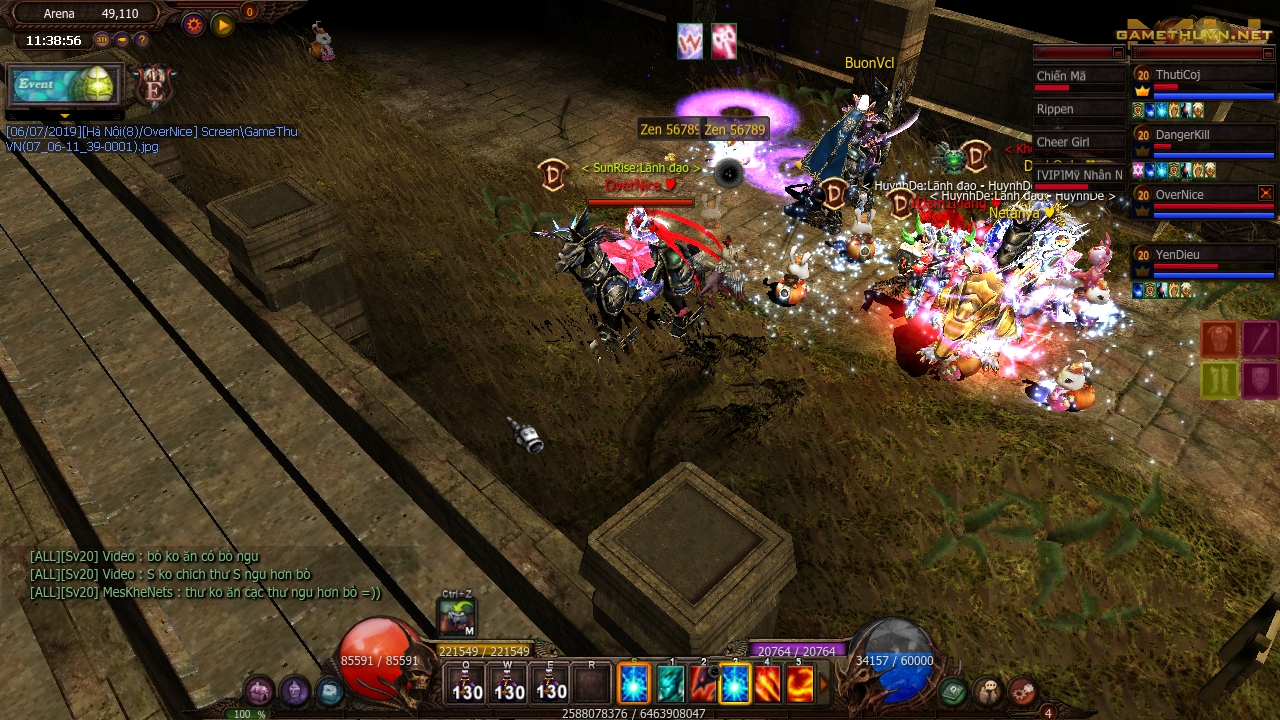Screen dimensions: 1280x720
Task: Remove OverNice with the orange X button
Action: 1265,193
